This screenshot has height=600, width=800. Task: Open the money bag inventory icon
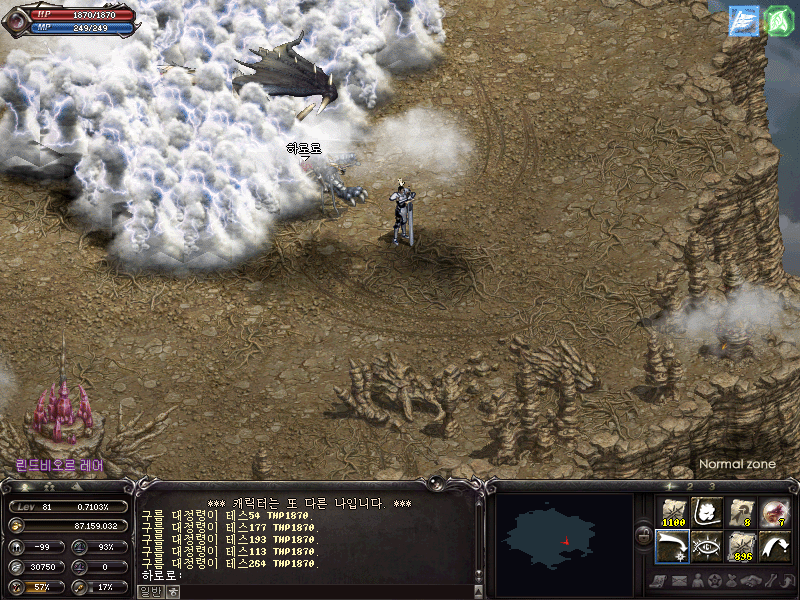pos(733,581)
